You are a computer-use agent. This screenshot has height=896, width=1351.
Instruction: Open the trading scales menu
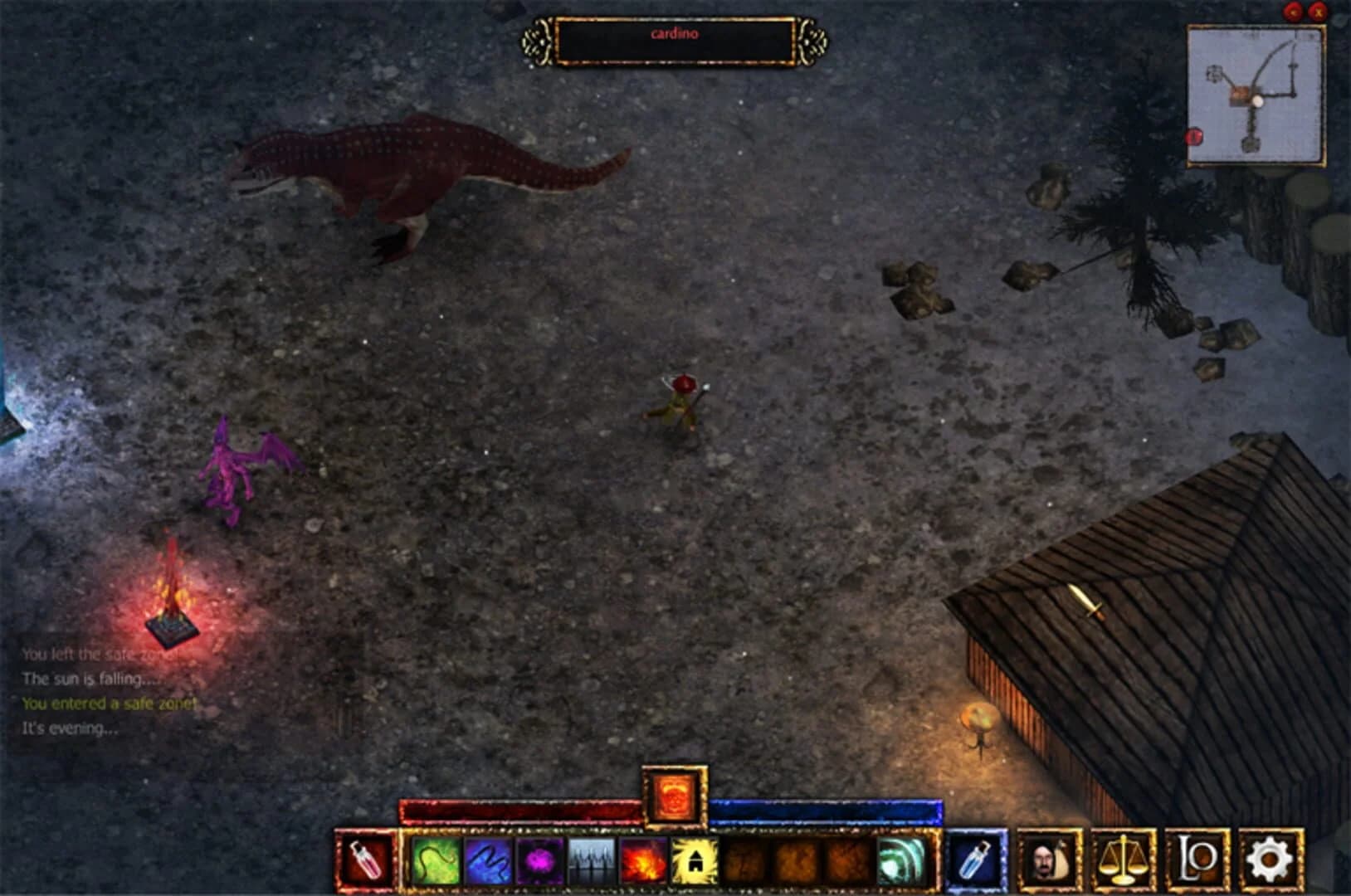point(1124,861)
